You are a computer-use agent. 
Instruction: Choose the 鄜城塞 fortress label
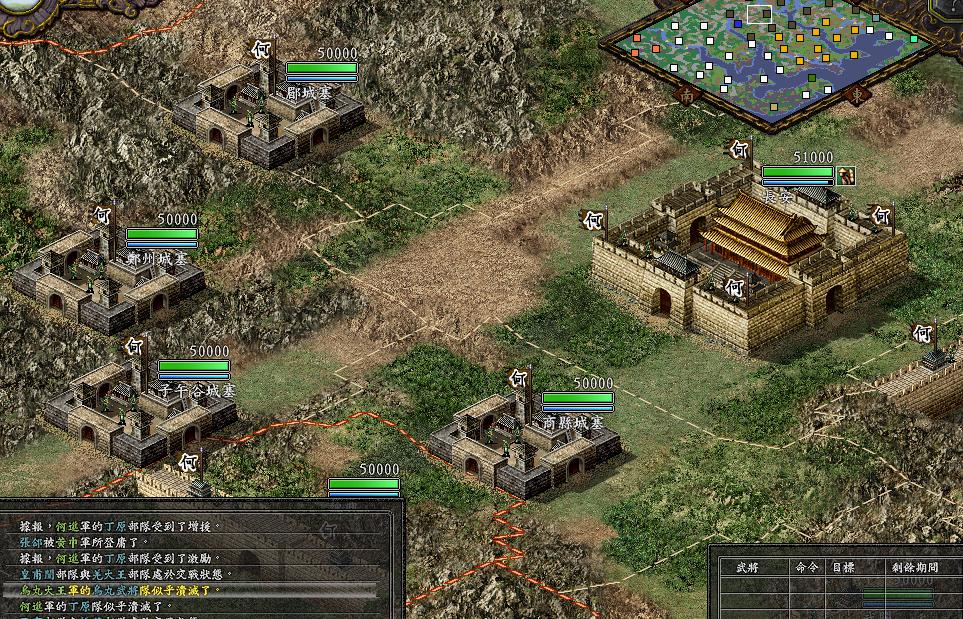pos(308,92)
